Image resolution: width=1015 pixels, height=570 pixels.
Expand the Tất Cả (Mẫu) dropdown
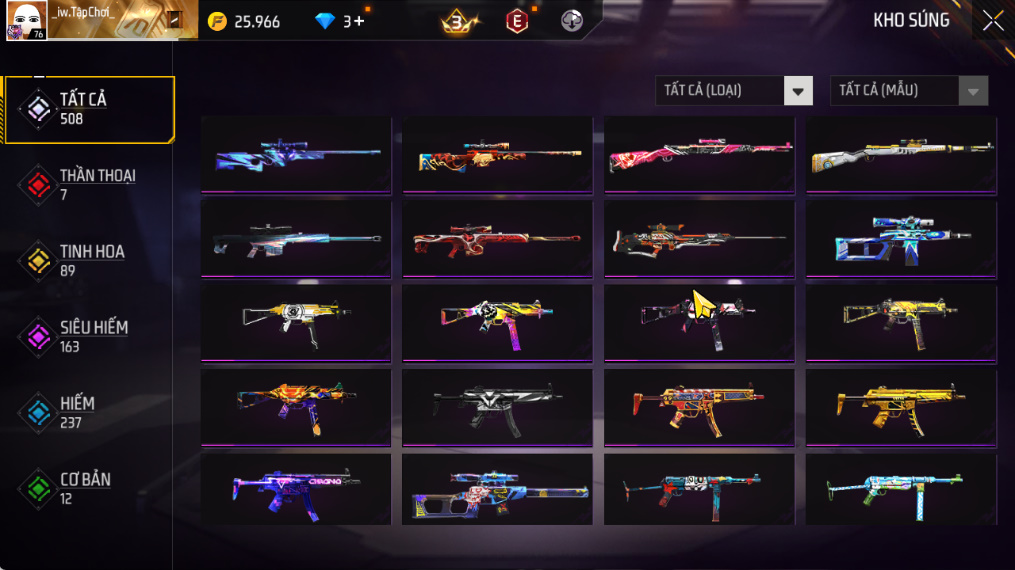point(908,91)
